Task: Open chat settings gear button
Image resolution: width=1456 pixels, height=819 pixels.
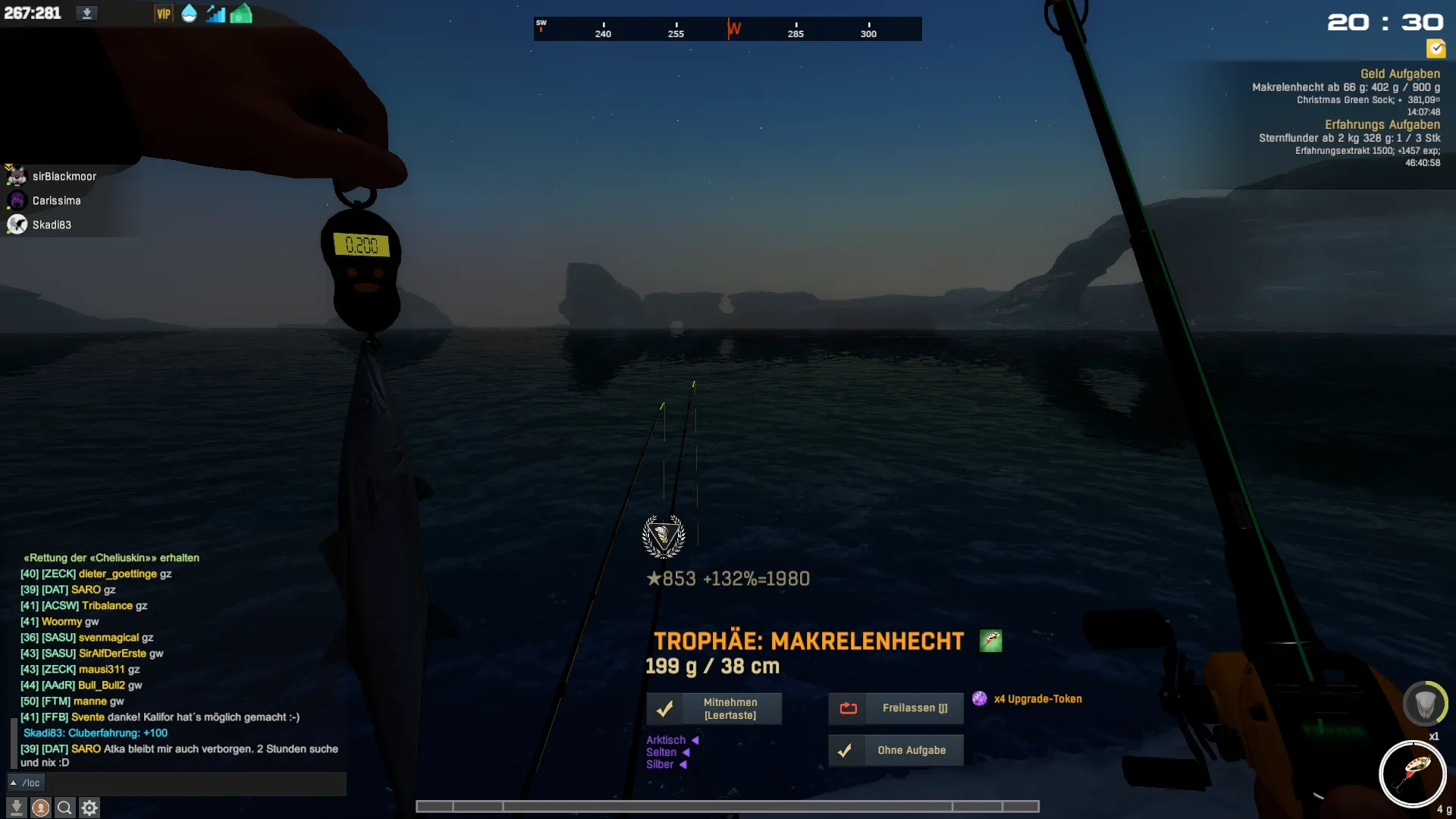Action: tap(89, 808)
